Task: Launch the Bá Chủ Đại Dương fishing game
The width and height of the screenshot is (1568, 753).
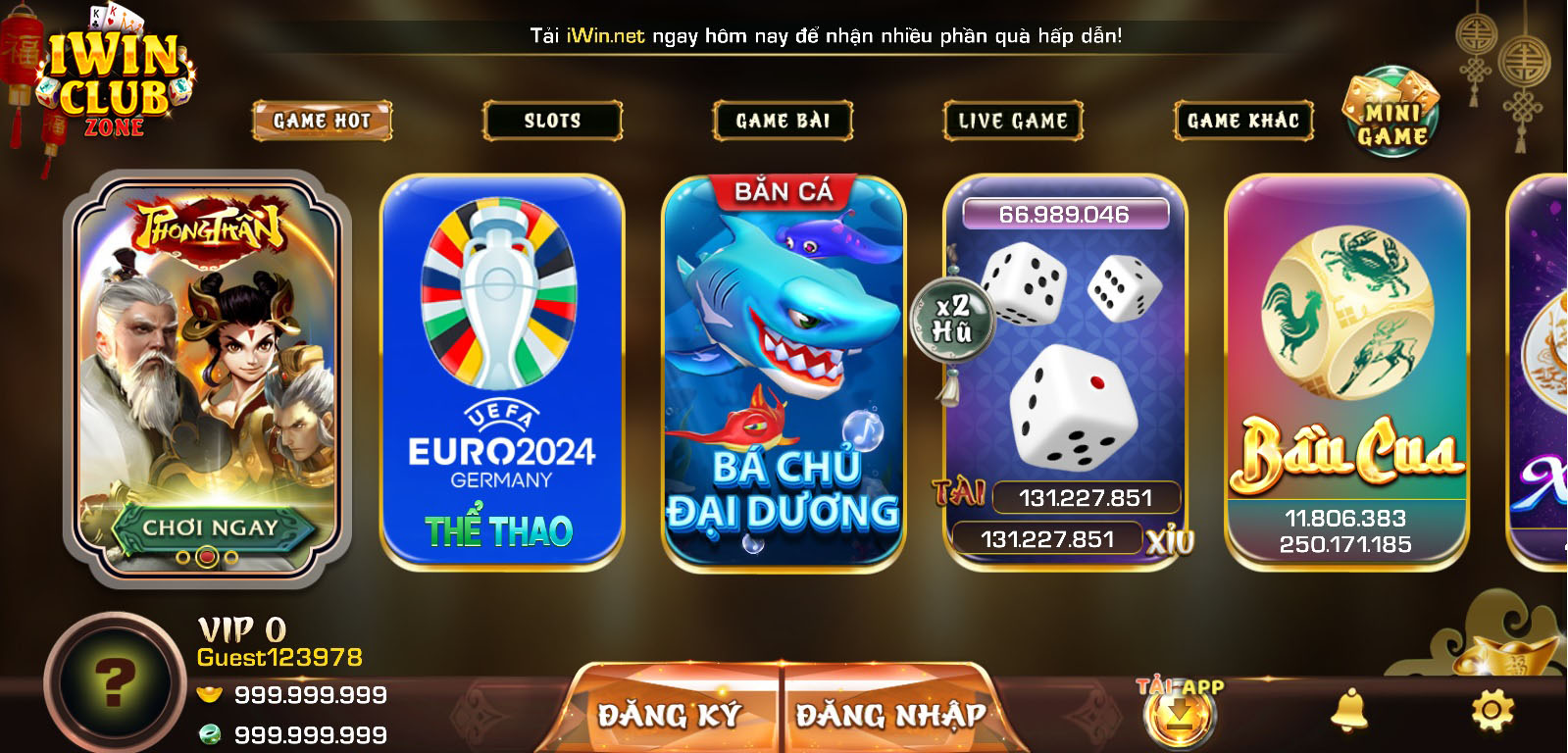Action: click(x=783, y=373)
